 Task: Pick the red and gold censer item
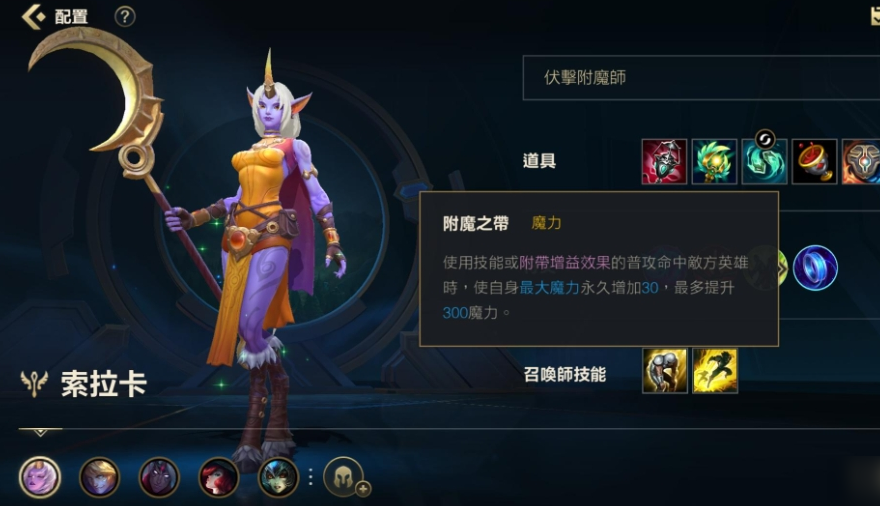[x=814, y=161]
